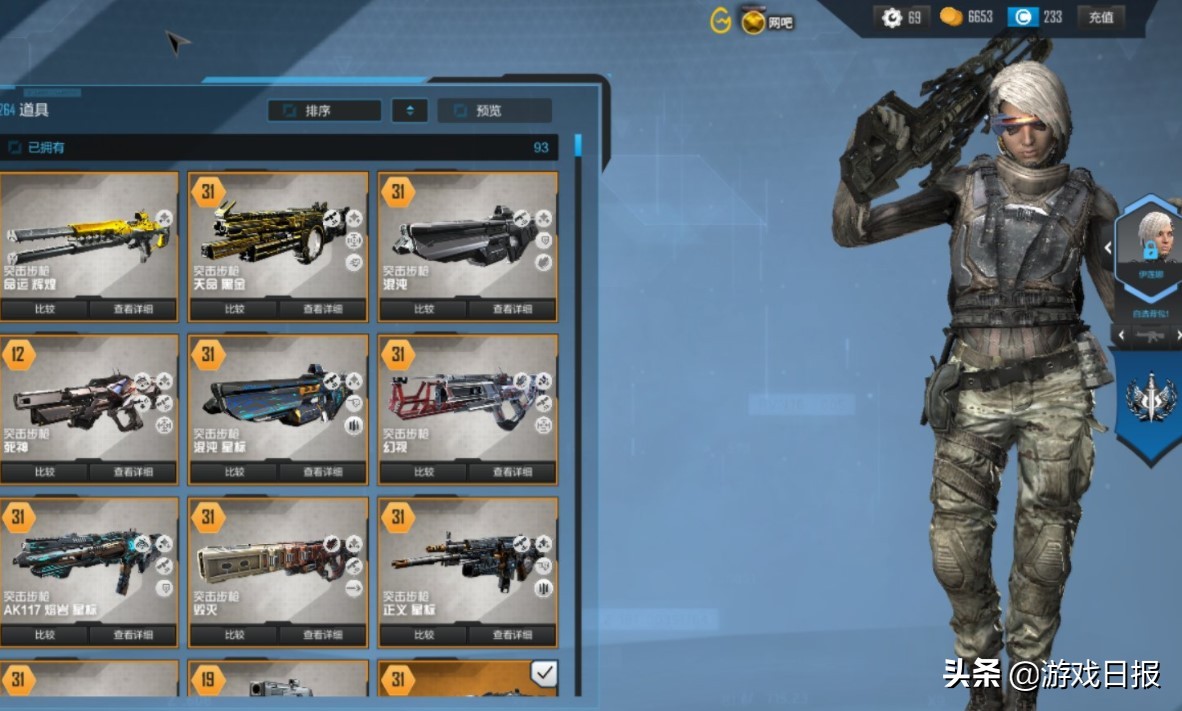Toggle sort order with the up-down arrow button
The height and width of the screenshot is (711, 1182).
tap(410, 111)
